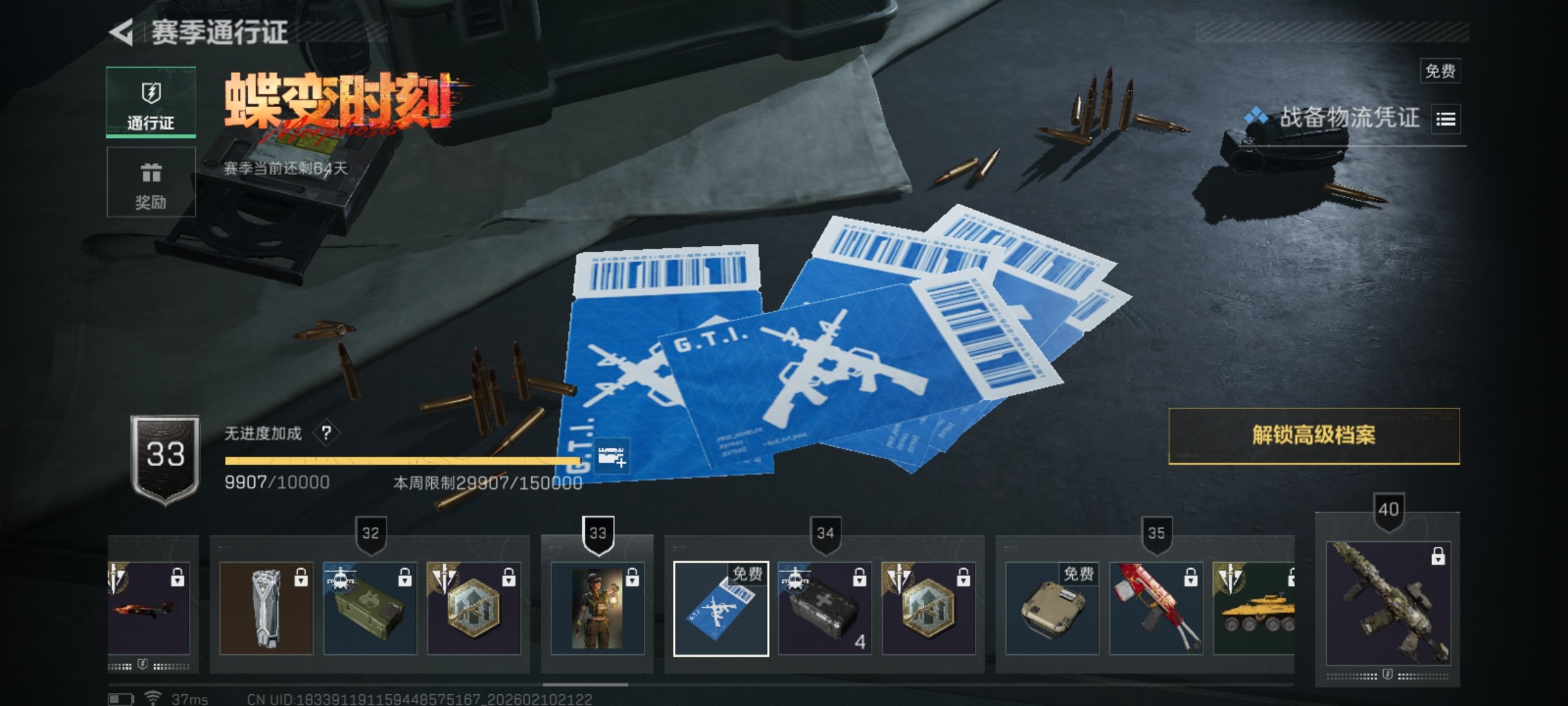Switch to the 通行证 tab
This screenshot has width=1568, height=706.
click(x=151, y=102)
